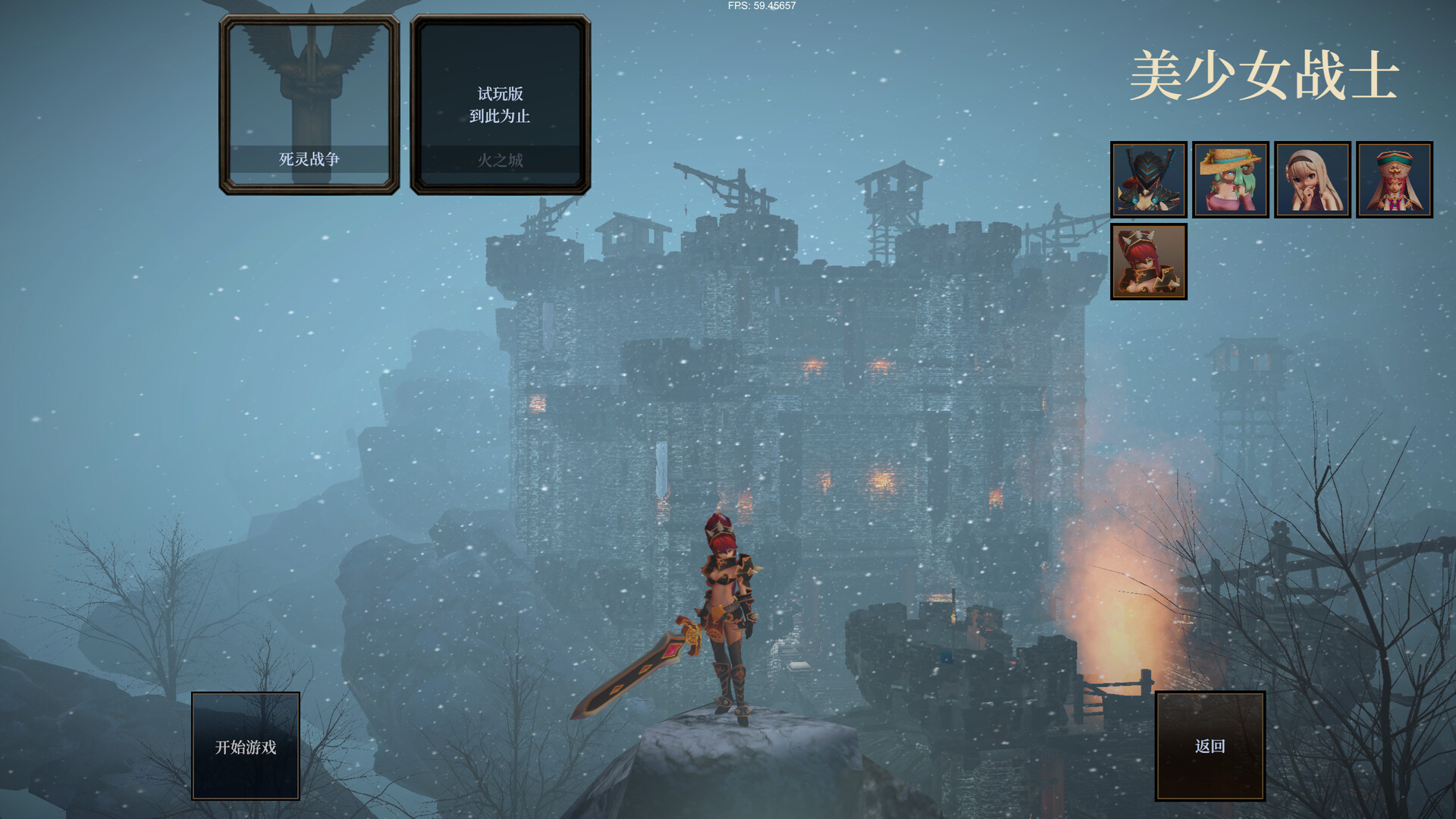Choose the locked 火之城 level tile
The width and height of the screenshot is (1456, 819).
[x=500, y=105]
